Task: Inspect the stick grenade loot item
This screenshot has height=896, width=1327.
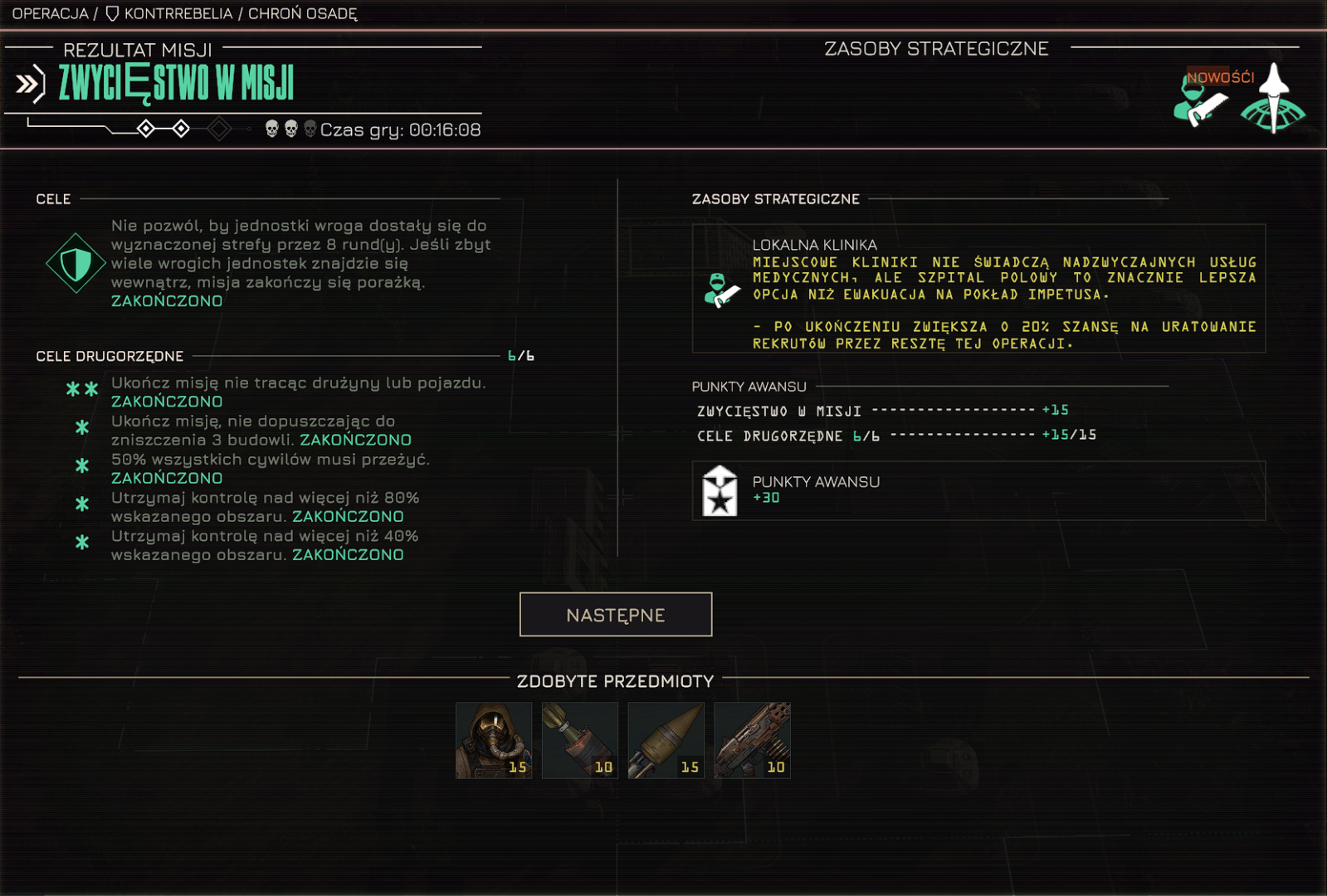Action: point(580,740)
